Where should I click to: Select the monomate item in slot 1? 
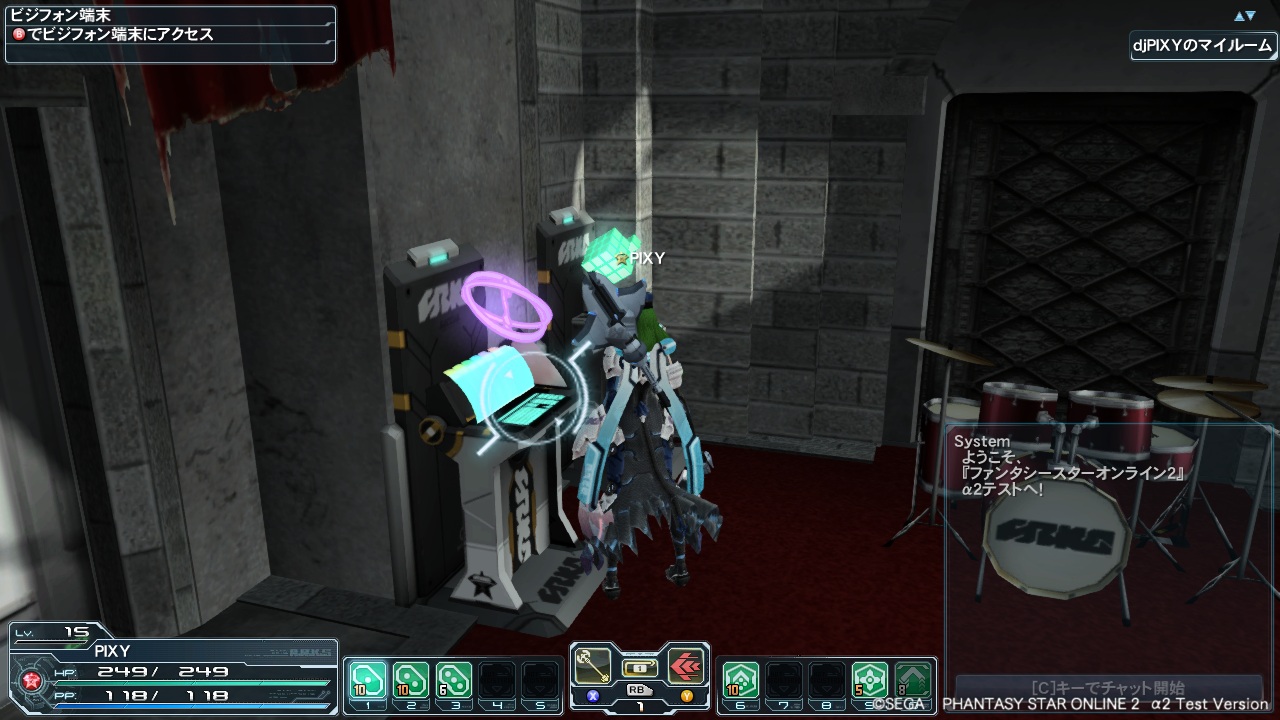[x=367, y=680]
